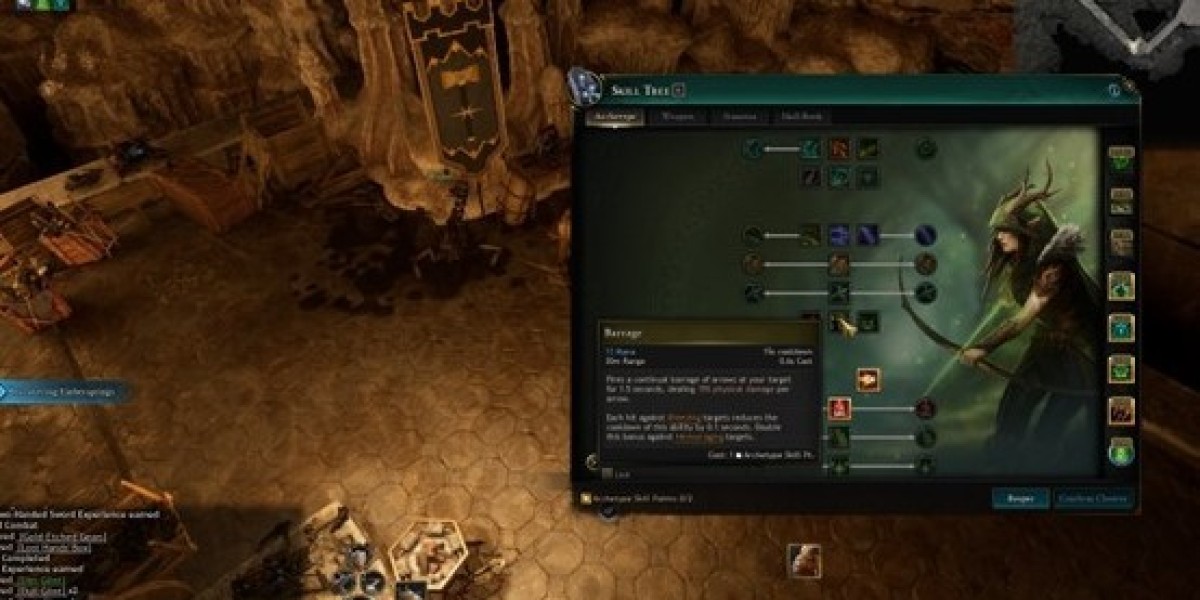This screenshot has height=600, width=1200.
Task: Click the Respec button
Action: (1020, 497)
